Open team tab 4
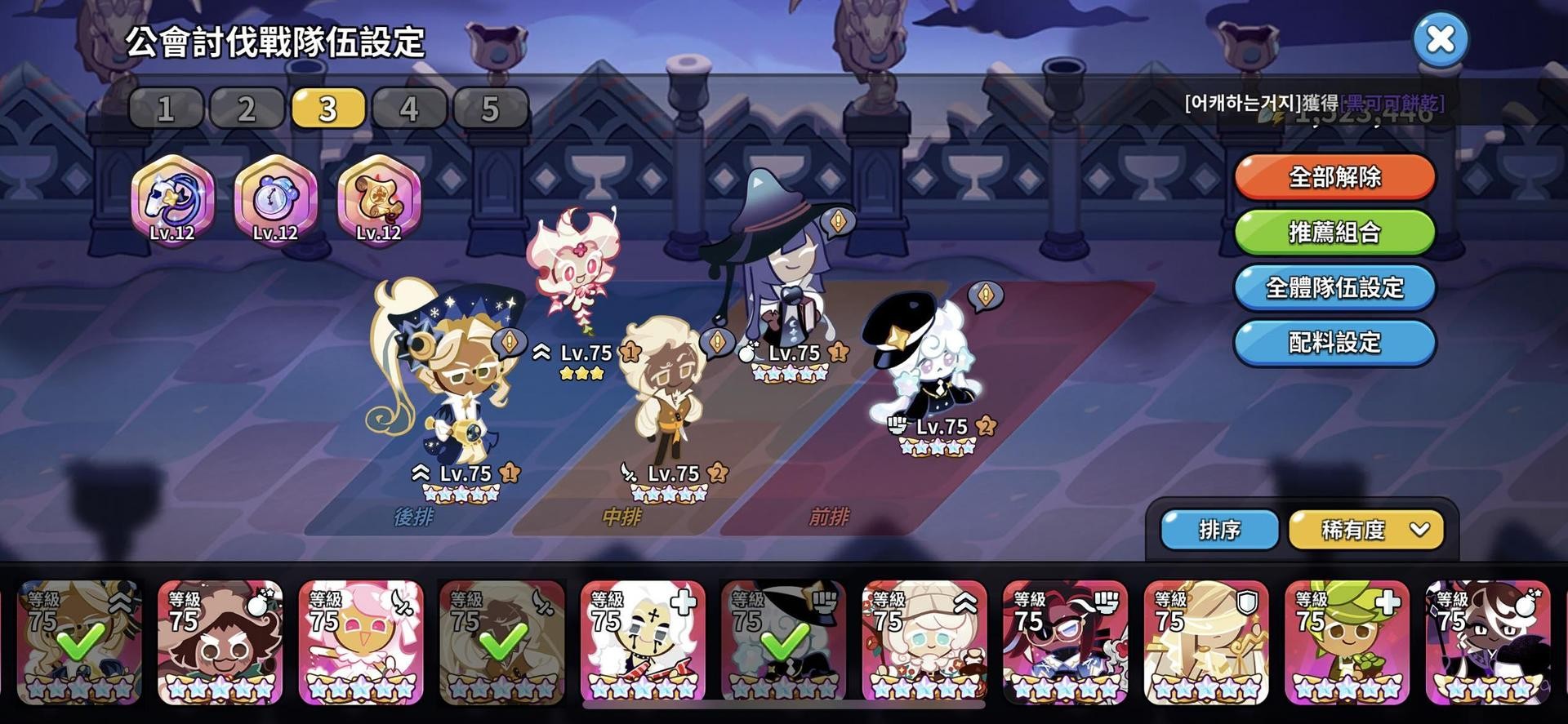Screen dimensions: 1568x724 [408, 109]
